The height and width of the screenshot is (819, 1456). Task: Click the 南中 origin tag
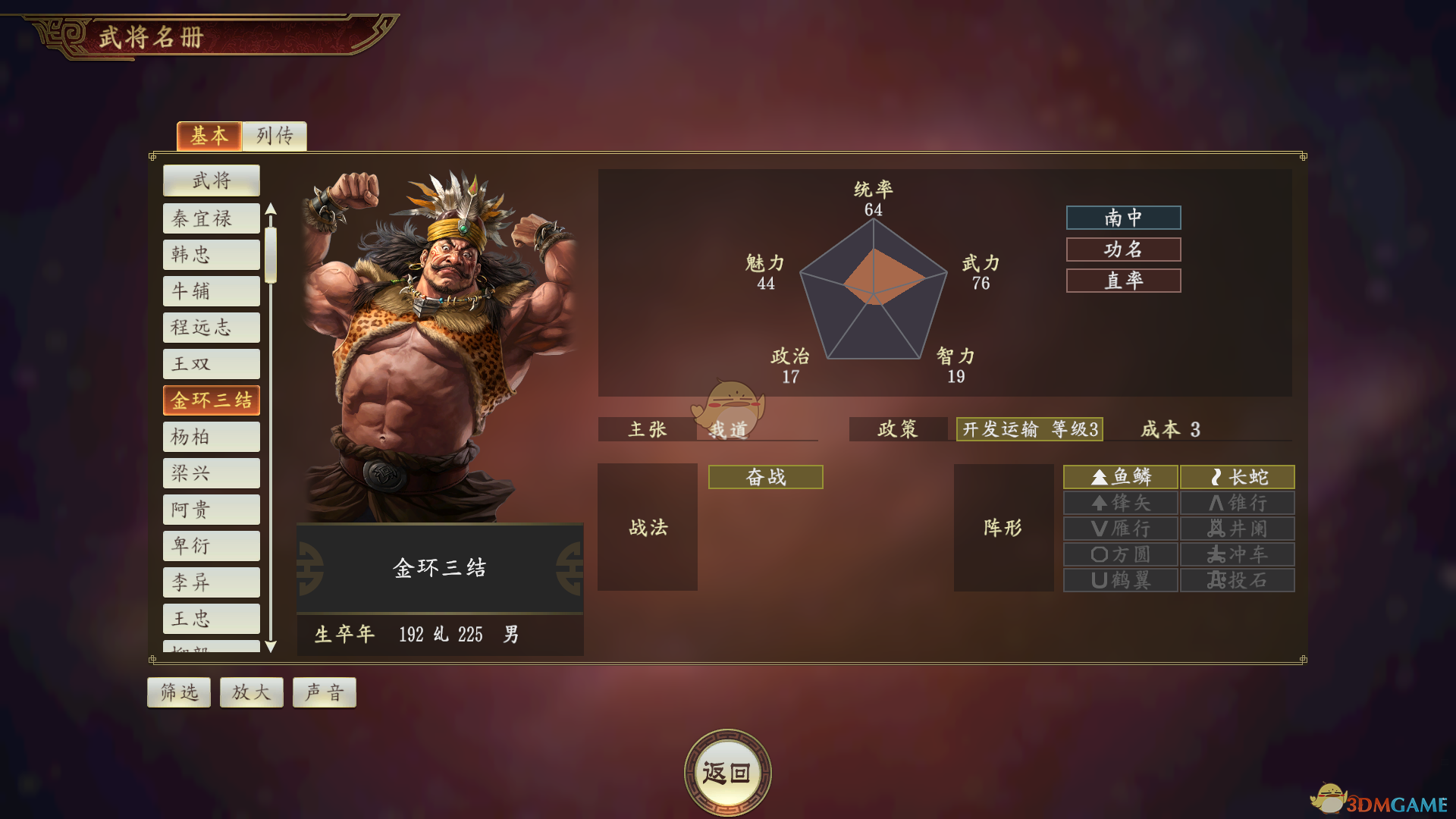[1123, 218]
